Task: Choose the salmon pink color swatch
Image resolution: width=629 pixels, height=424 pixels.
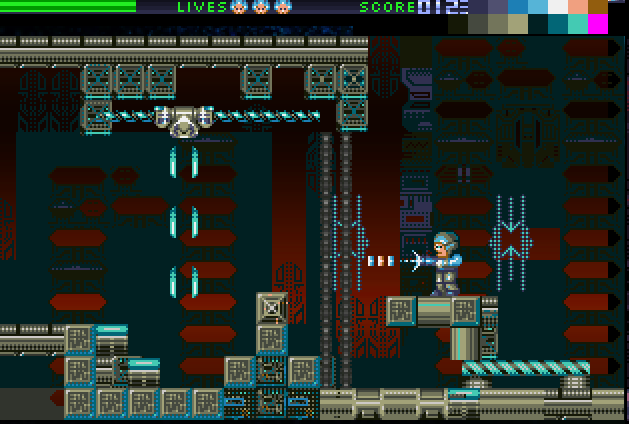Action: point(578,6)
